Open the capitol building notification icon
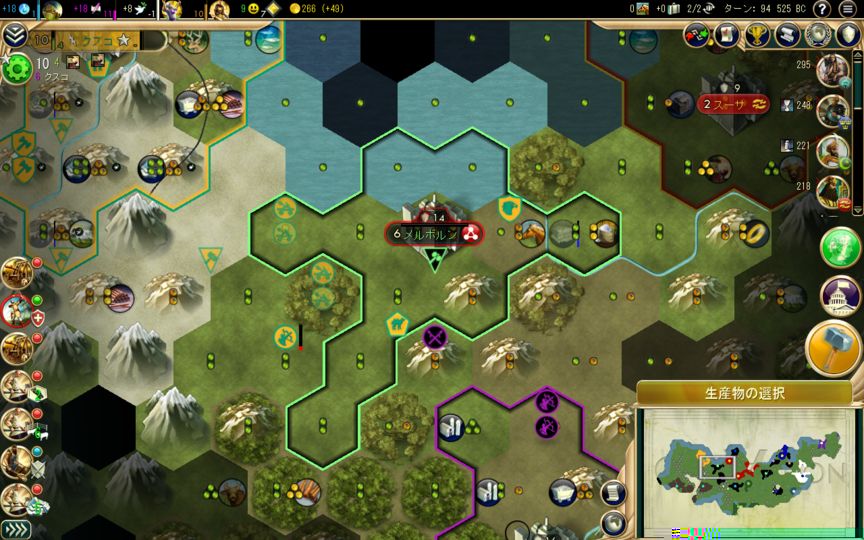 (840, 294)
